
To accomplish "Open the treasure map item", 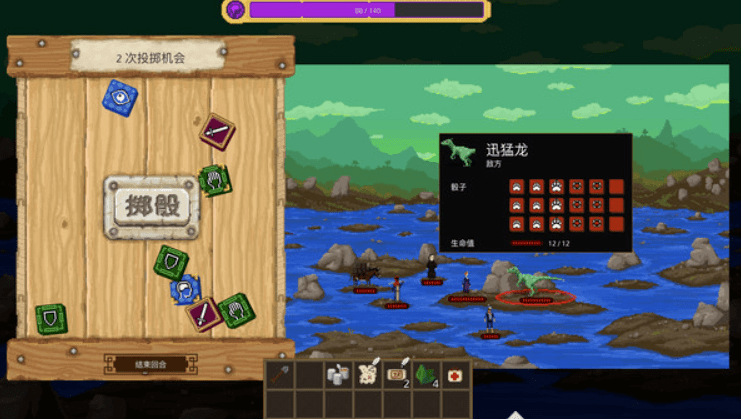I will pyautogui.click(x=367, y=374).
